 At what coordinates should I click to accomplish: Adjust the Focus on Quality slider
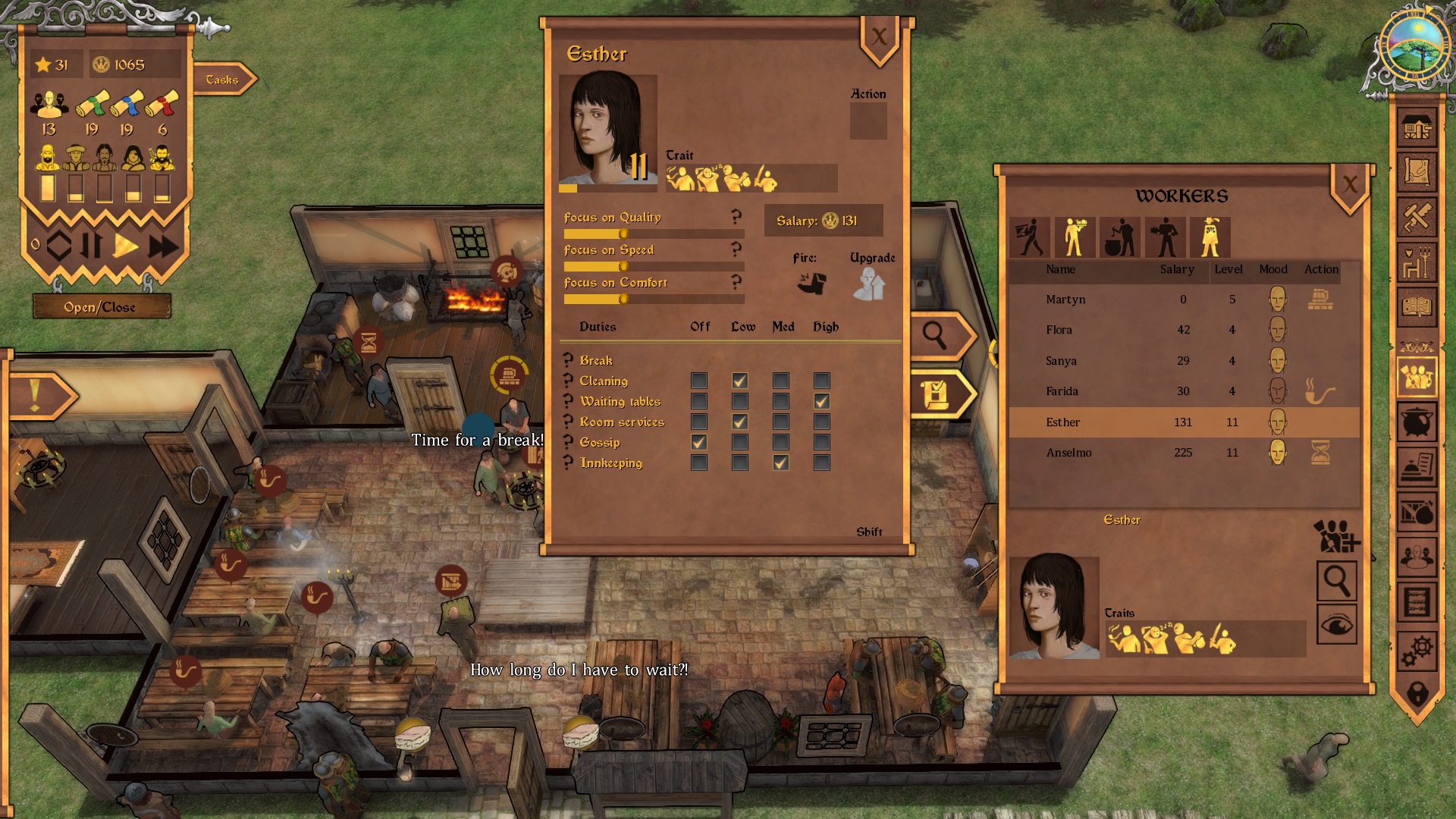[623, 234]
